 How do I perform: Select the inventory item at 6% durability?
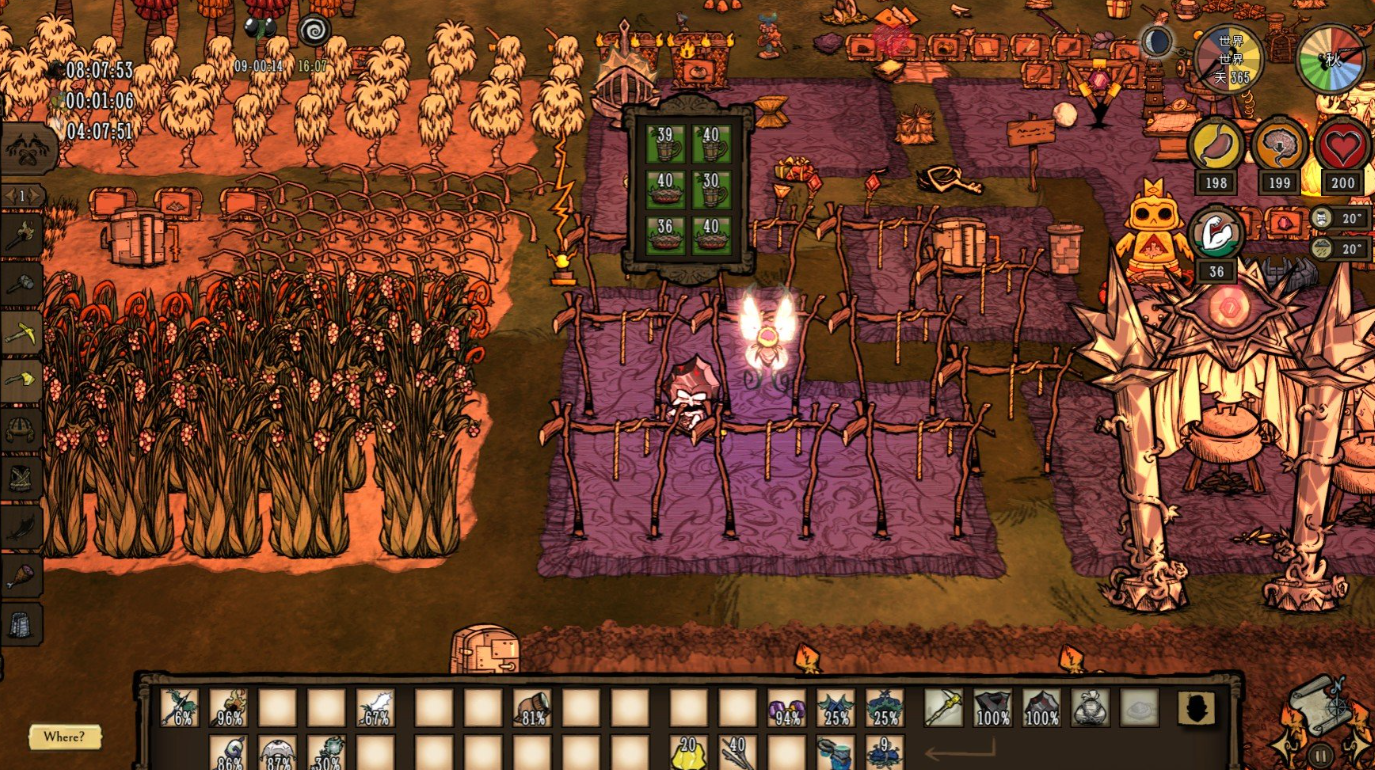click(180, 708)
